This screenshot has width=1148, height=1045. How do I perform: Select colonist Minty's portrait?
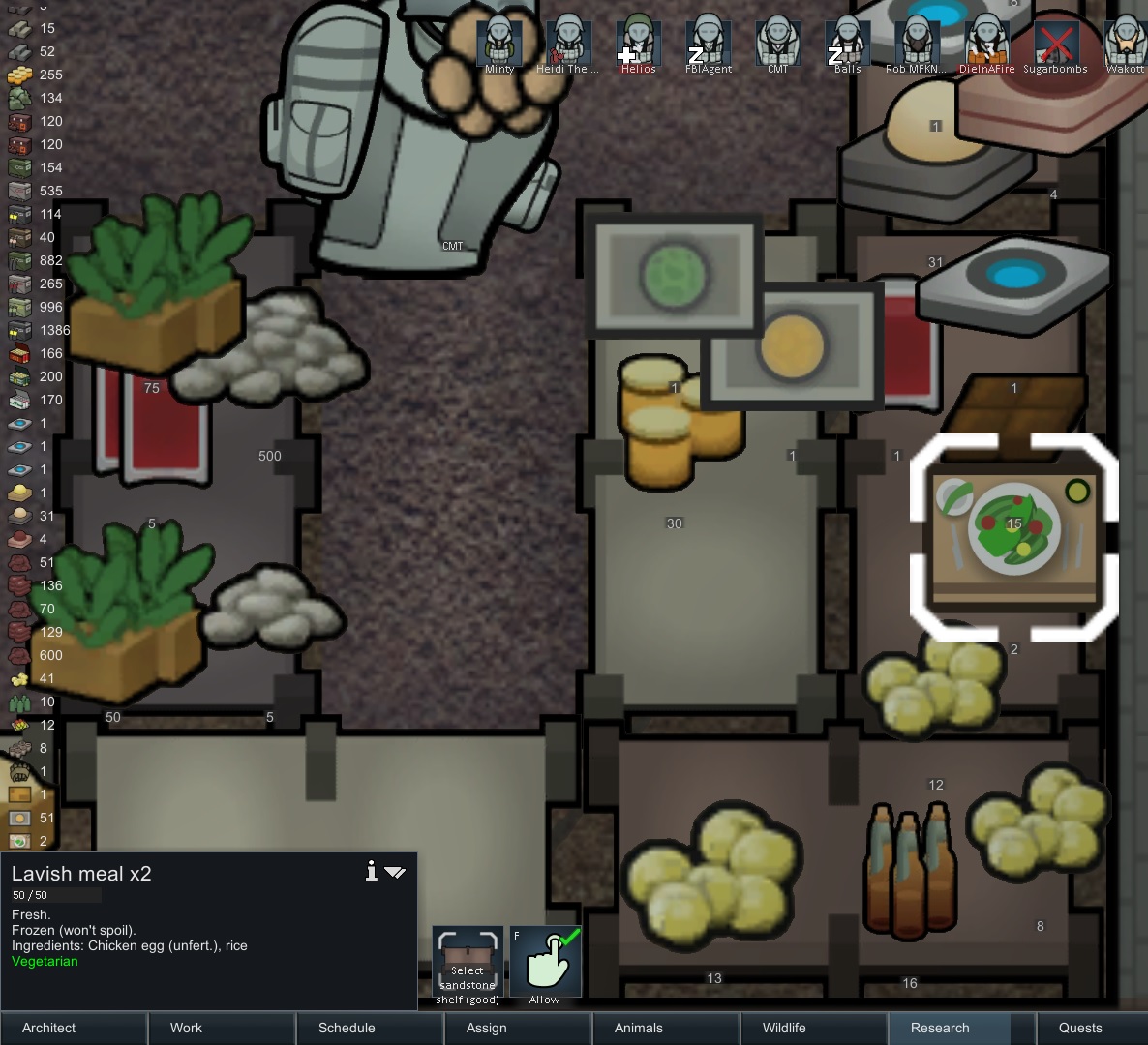tap(499, 44)
